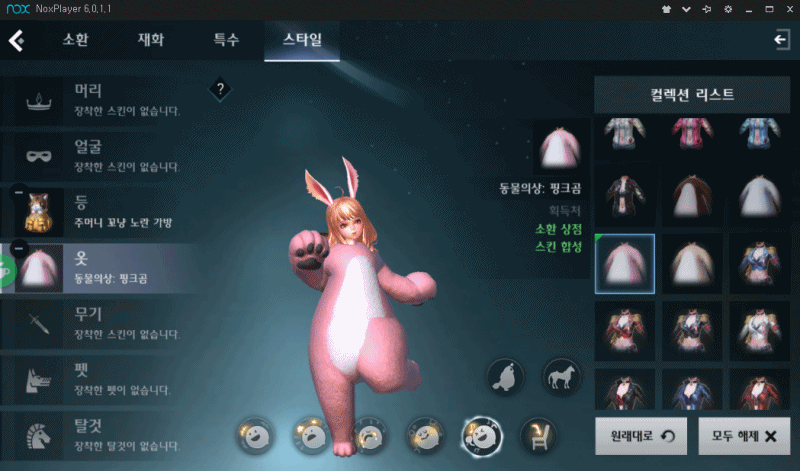Image resolution: width=800 pixels, height=471 pixels.
Task: Exit the screen via top-right door icon
Action: pyautogui.click(x=781, y=40)
